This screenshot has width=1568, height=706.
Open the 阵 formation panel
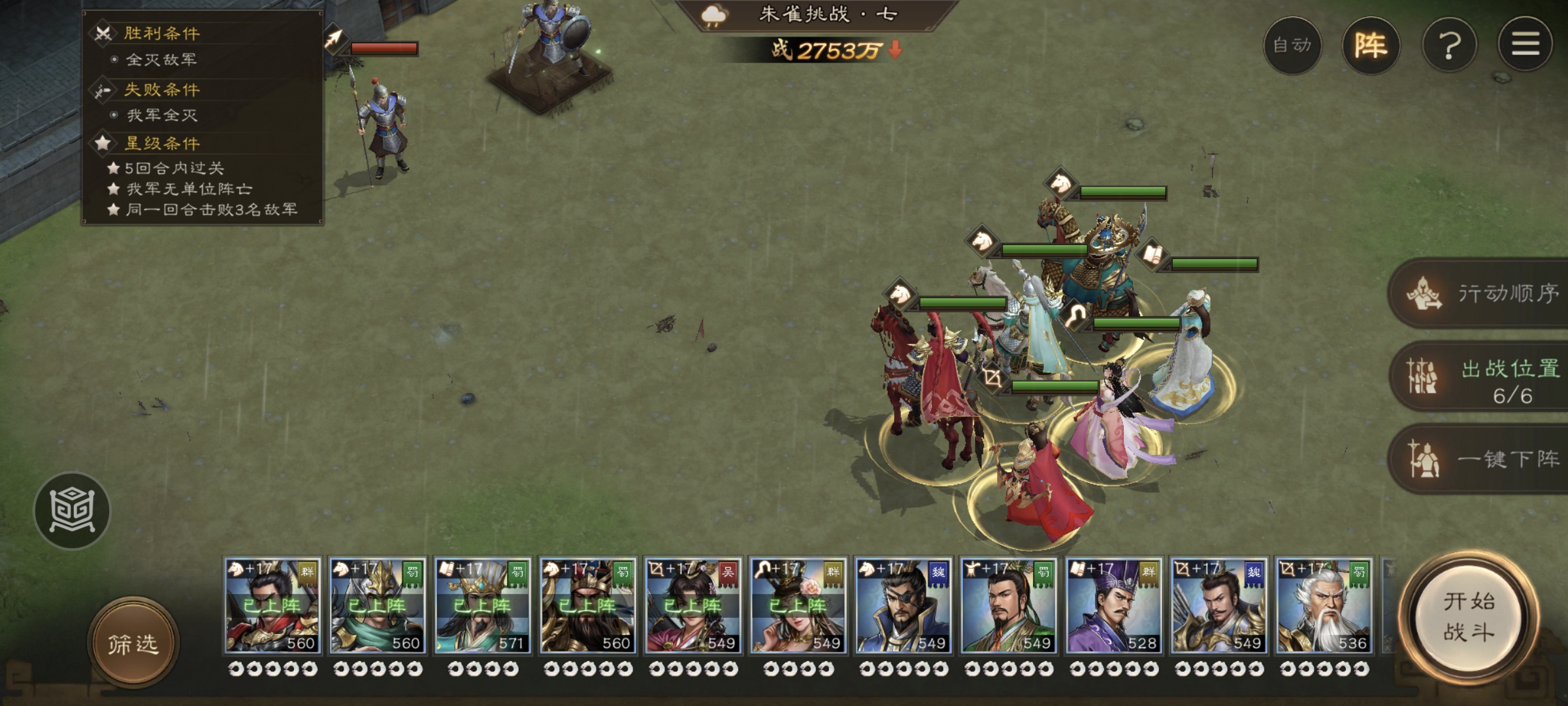(1371, 46)
